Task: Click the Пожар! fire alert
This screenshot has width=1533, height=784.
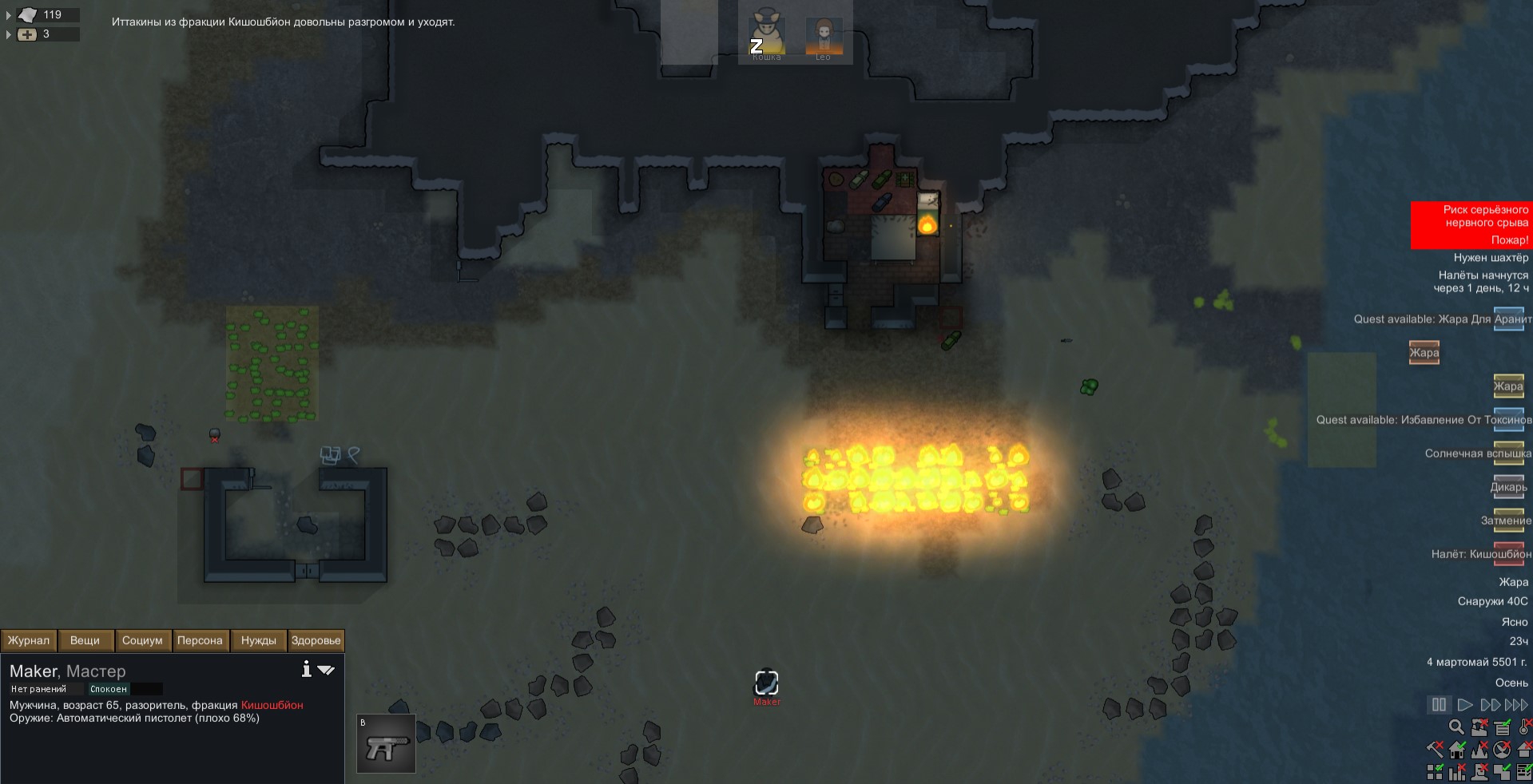Action: pos(1509,240)
